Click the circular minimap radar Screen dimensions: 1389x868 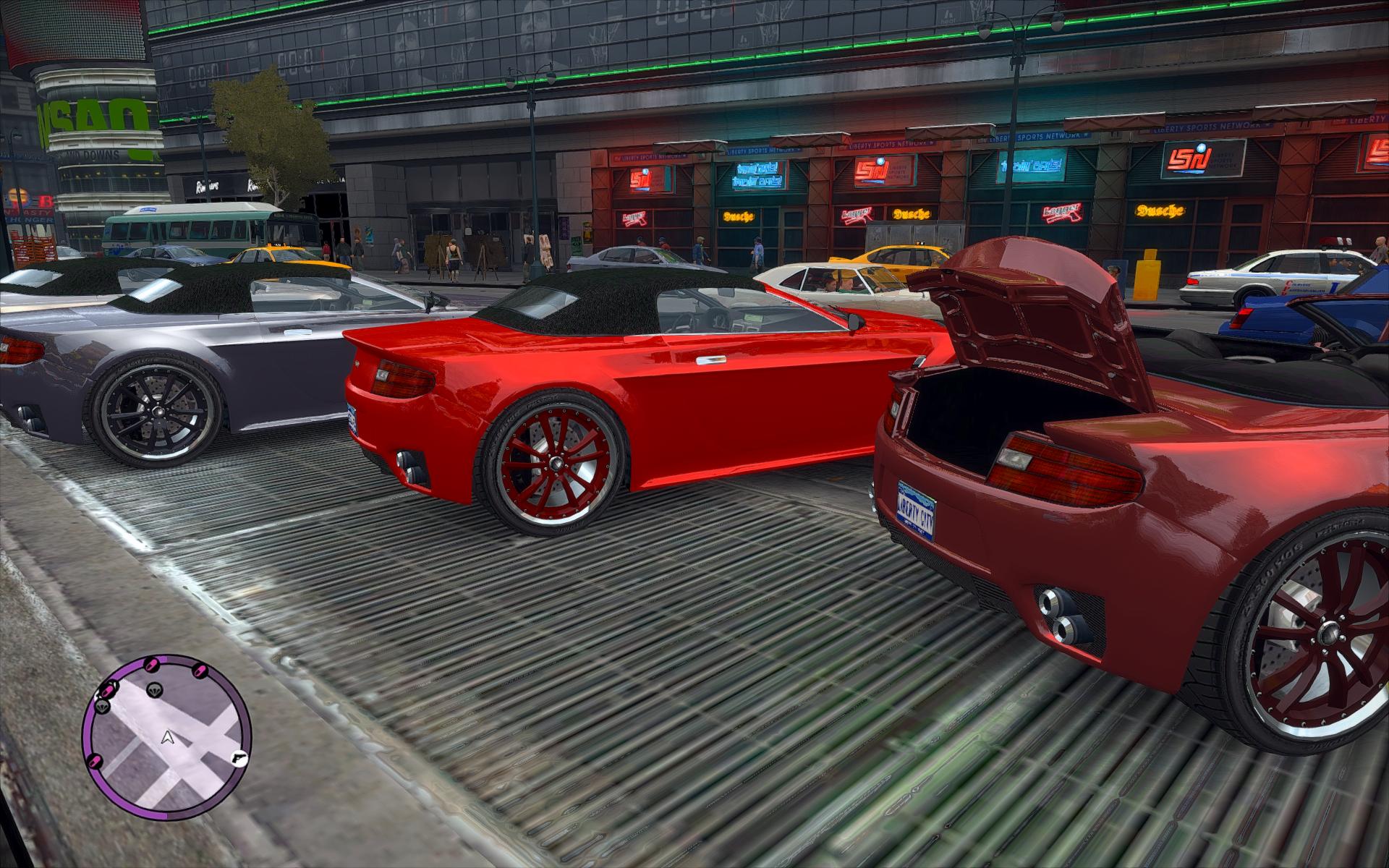click(x=166, y=738)
